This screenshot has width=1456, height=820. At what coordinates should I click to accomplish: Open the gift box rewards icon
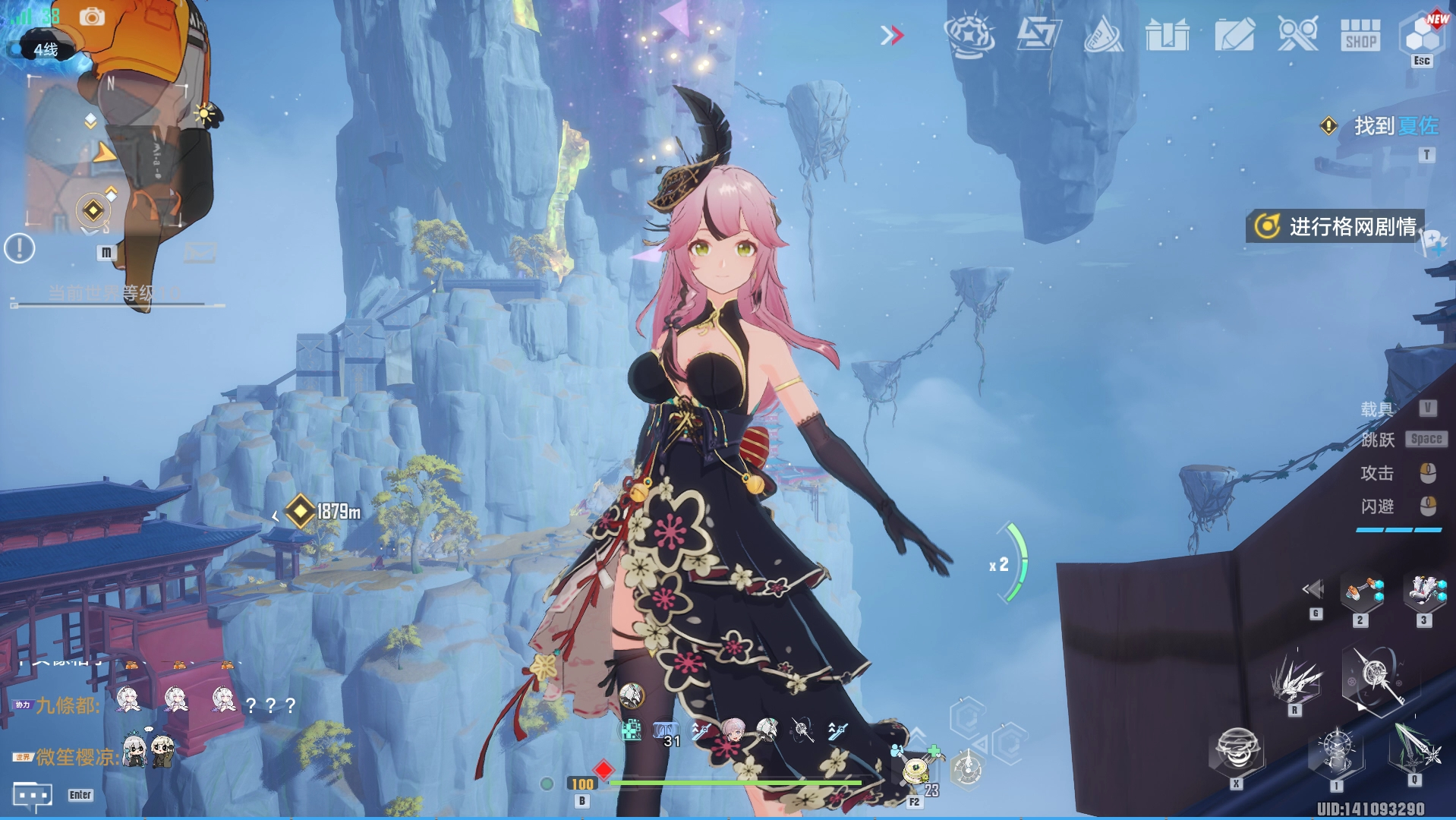click(x=1167, y=35)
